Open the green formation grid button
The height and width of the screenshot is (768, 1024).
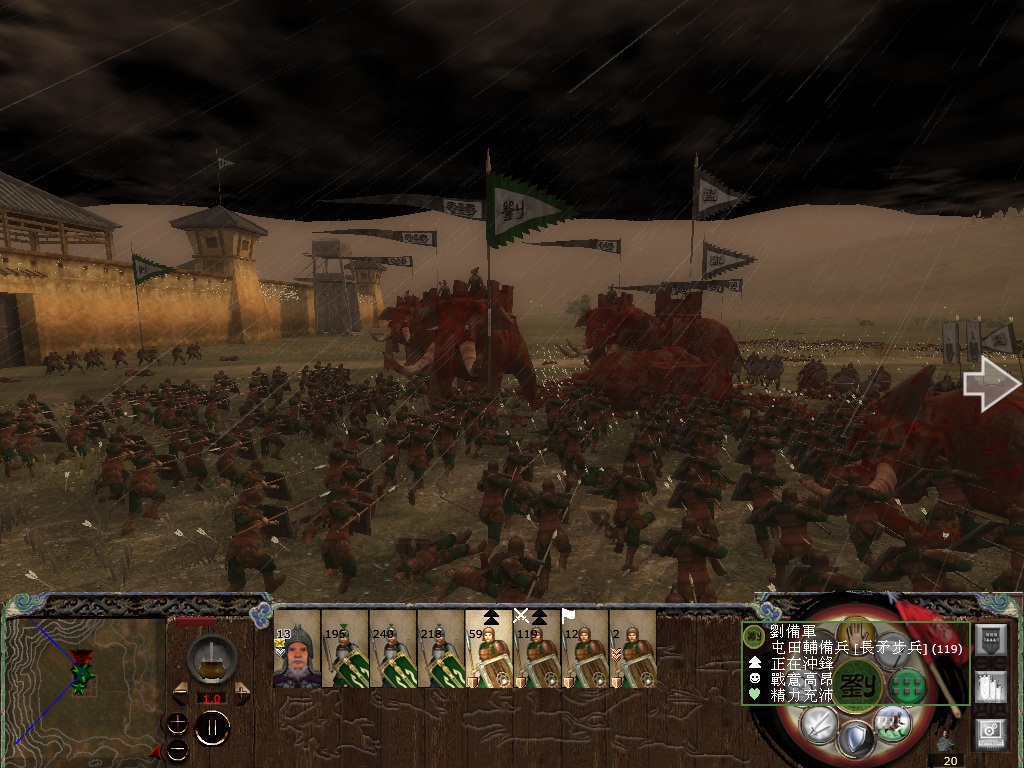908,686
